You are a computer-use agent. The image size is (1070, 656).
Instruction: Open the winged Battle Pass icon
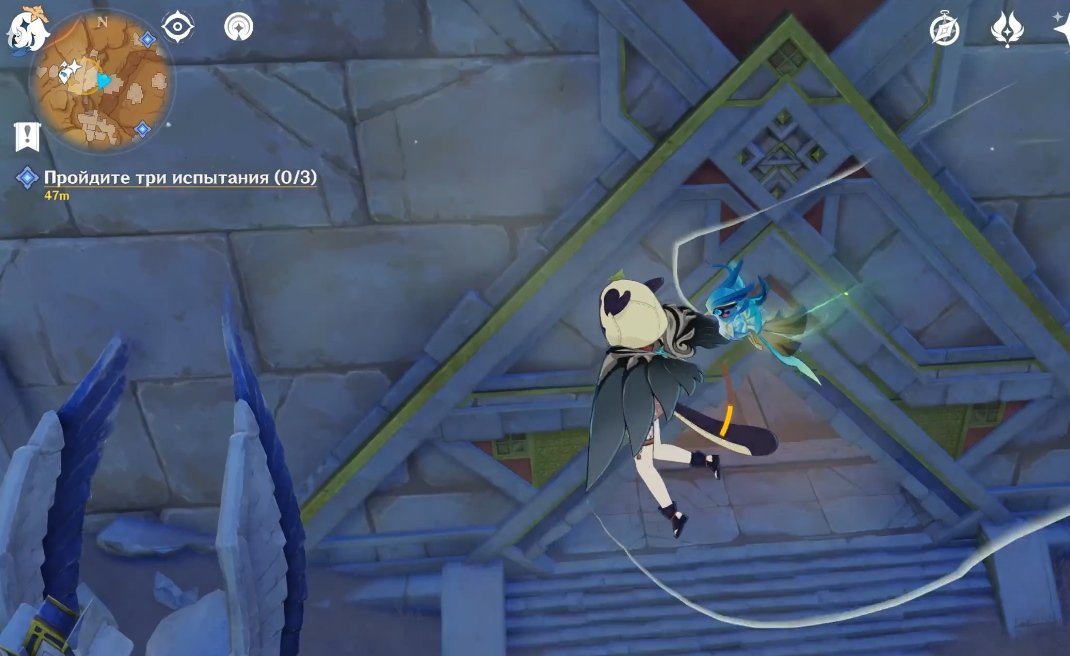[x=1006, y=29]
